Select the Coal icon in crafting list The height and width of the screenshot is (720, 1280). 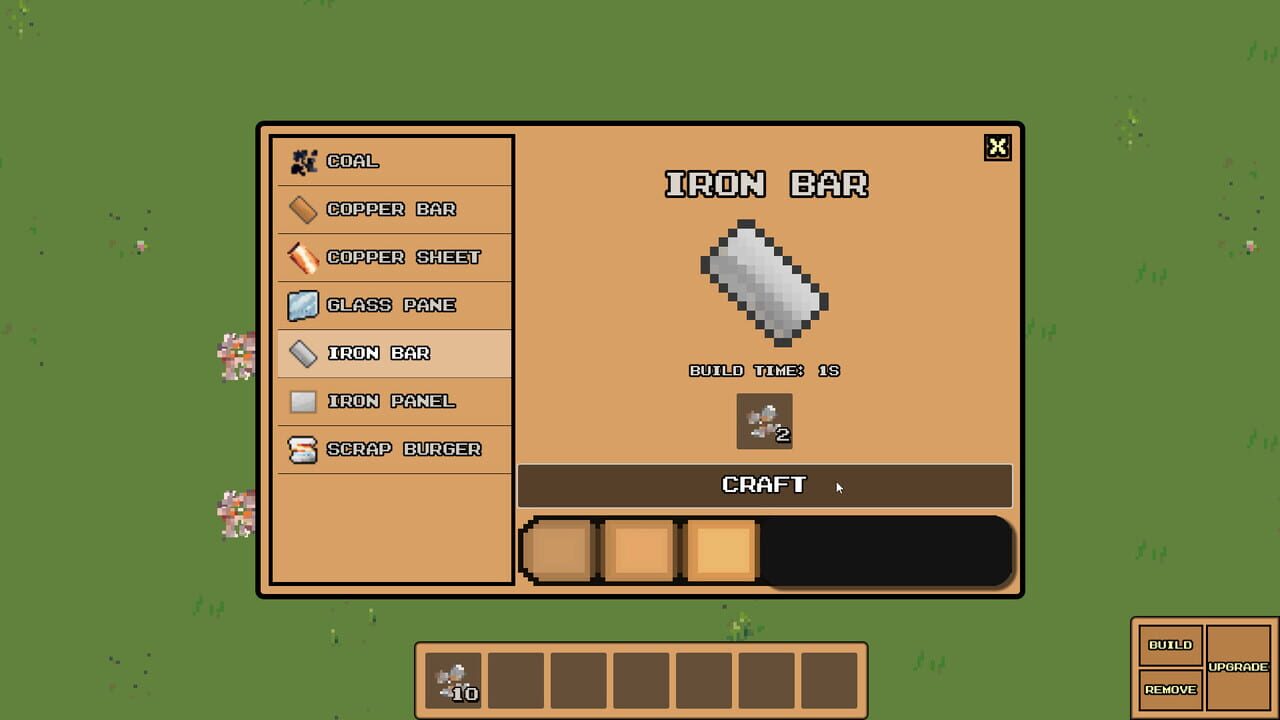click(301, 160)
